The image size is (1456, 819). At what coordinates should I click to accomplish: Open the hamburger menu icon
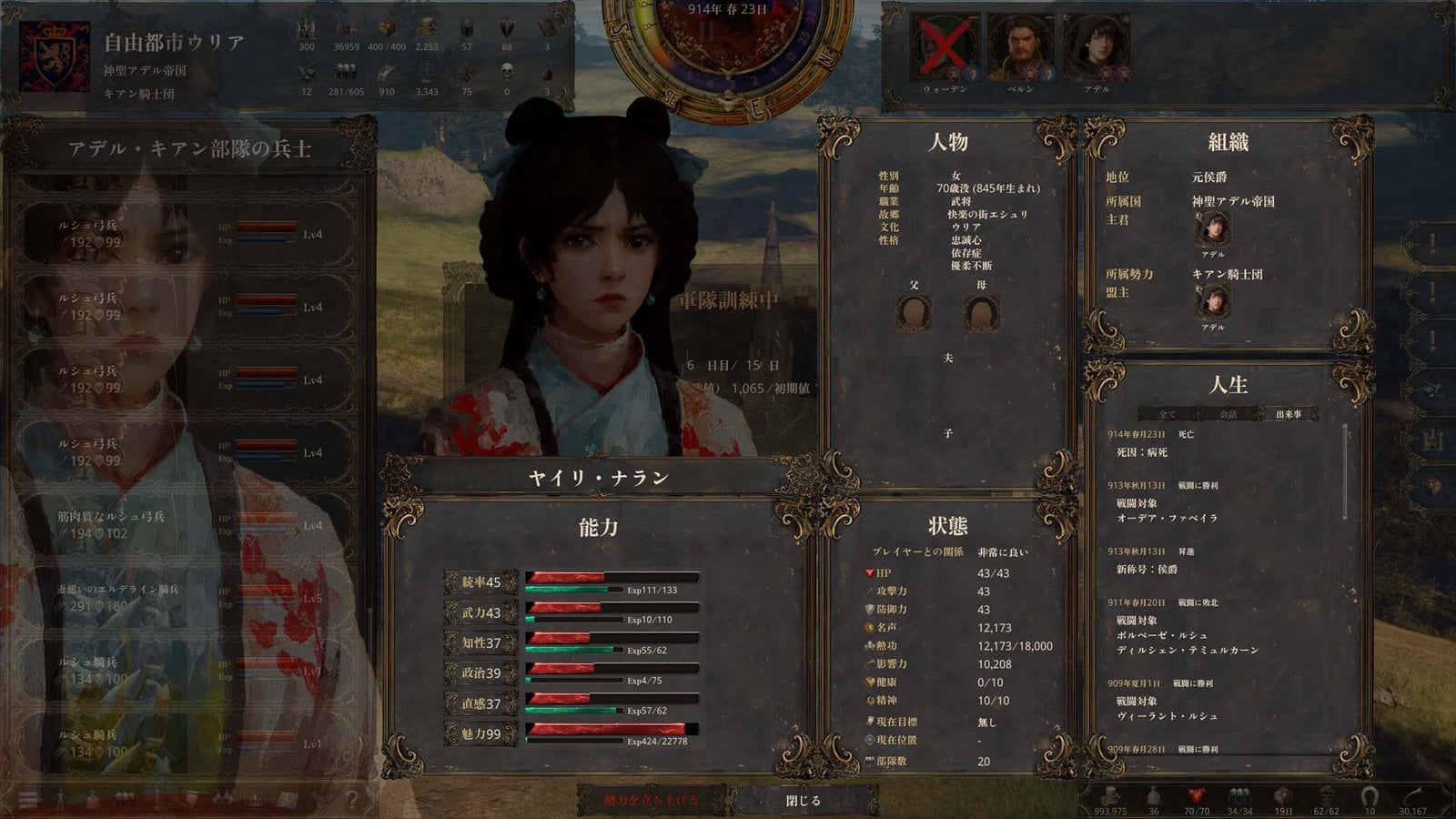[x=28, y=800]
